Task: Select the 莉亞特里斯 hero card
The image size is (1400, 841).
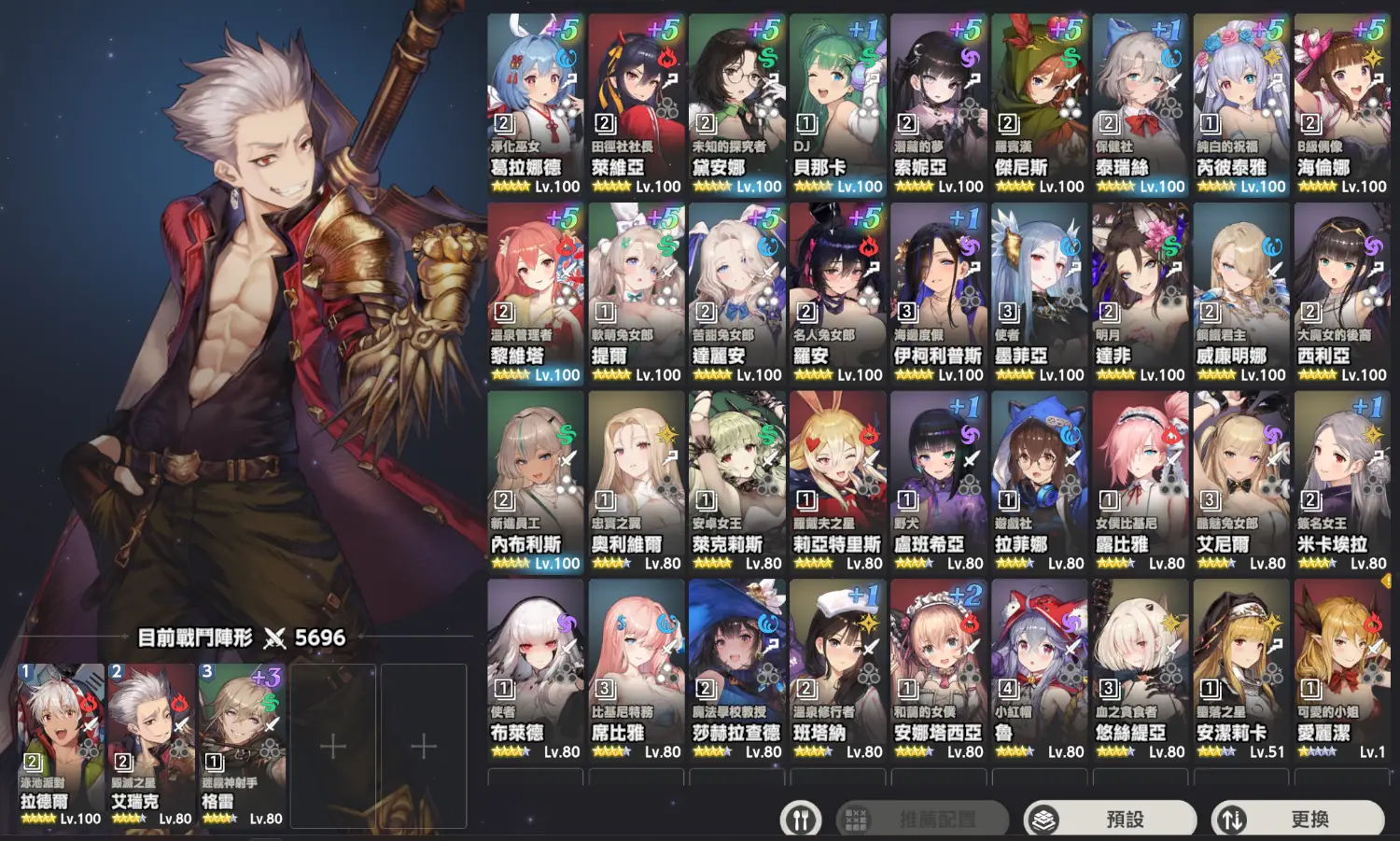Action: click(837, 481)
